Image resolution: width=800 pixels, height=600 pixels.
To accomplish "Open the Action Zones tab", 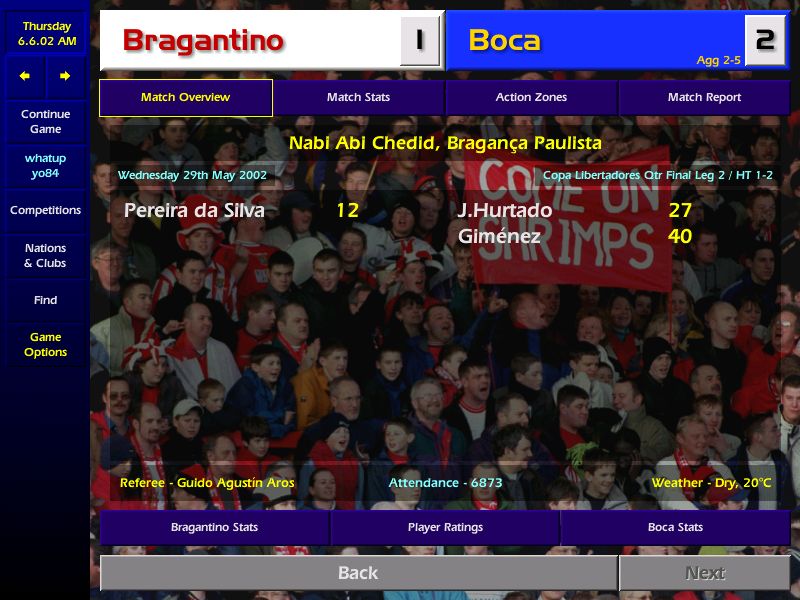I will [x=531, y=97].
